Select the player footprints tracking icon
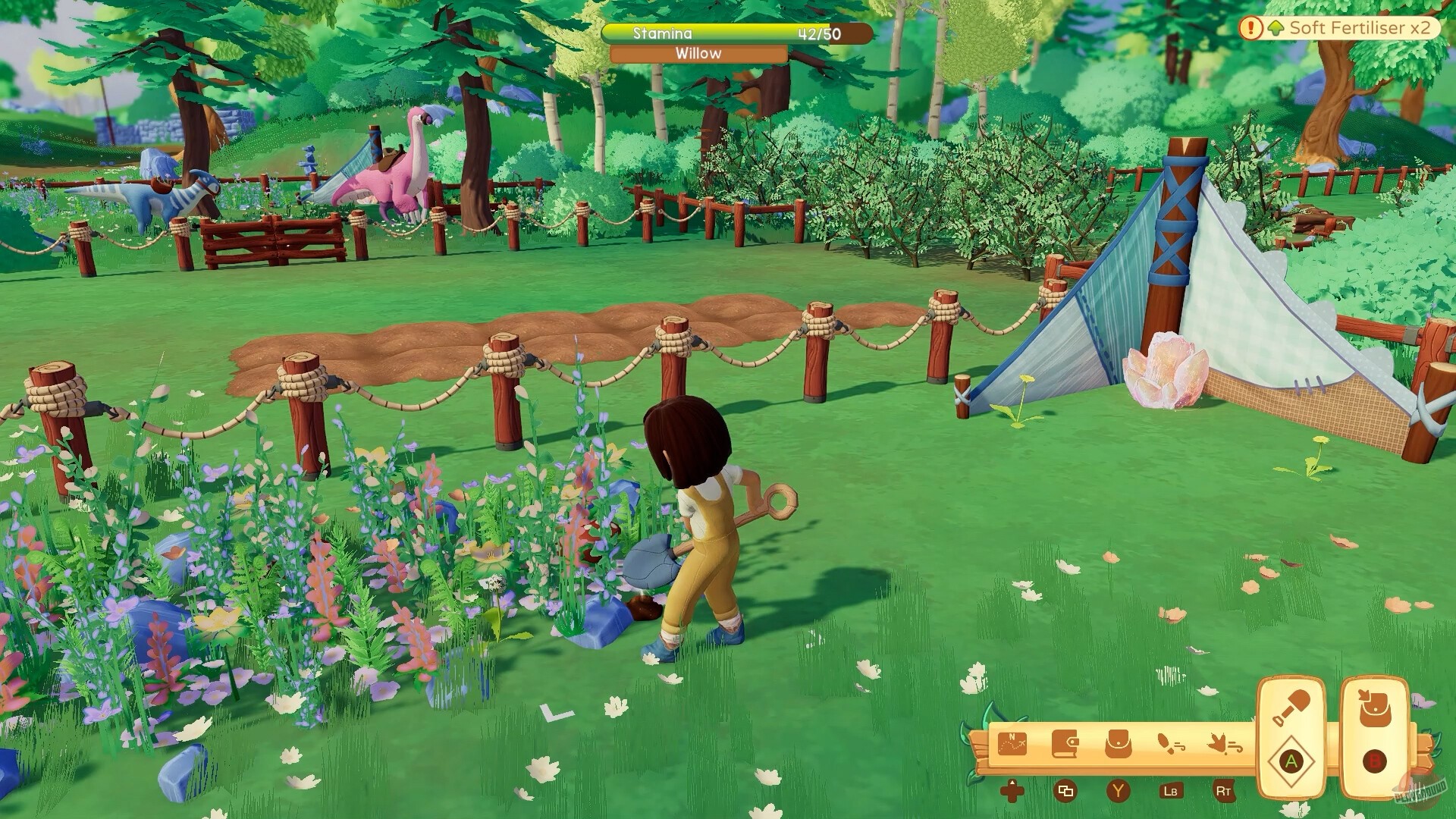1456x819 pixels. click(x=1172, y=744)
